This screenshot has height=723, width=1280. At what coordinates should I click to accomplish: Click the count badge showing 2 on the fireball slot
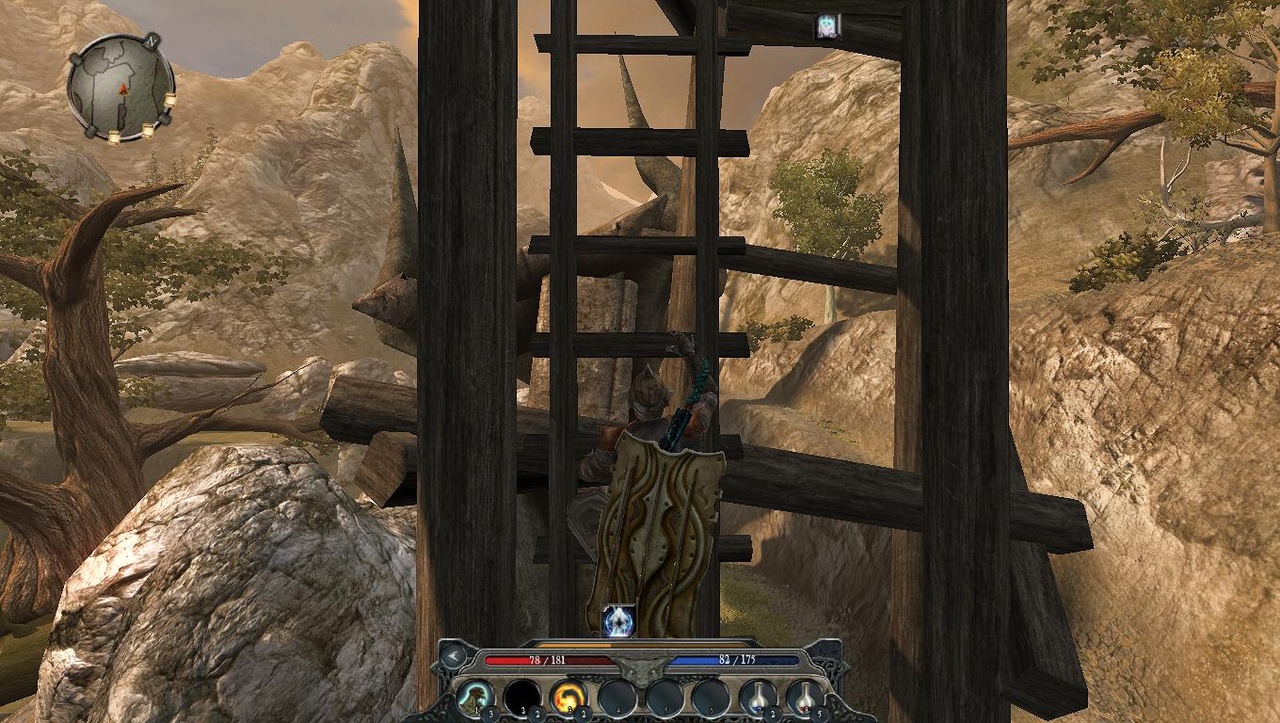583,712
